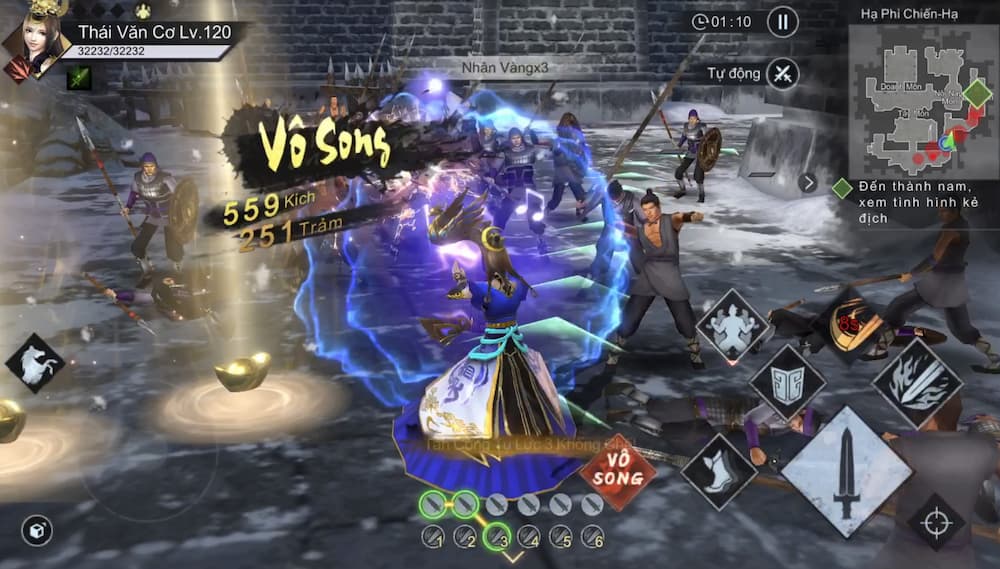Open Thái Văn Cơ character portrait
This screenshot has height=569, width=1000.
click(x=36, y=40)
